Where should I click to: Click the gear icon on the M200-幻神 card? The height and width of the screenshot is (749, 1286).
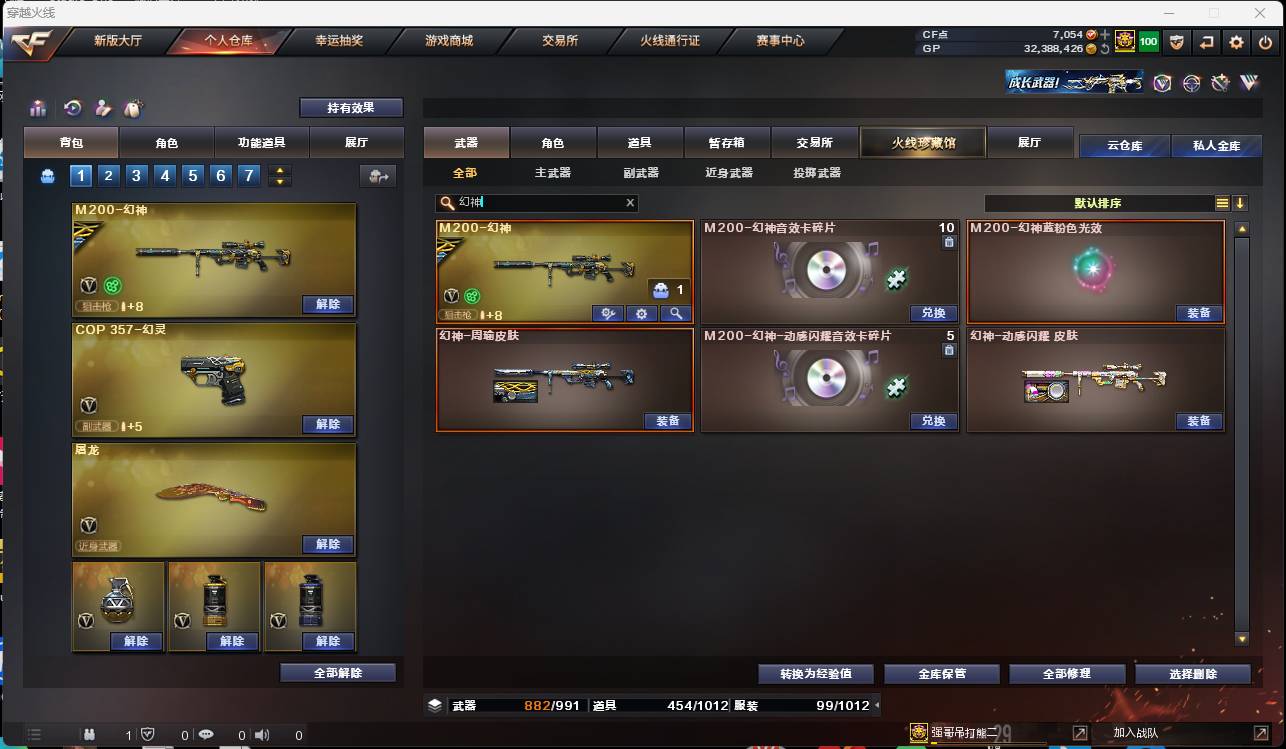pyautogui.click(x=641, y=313)
